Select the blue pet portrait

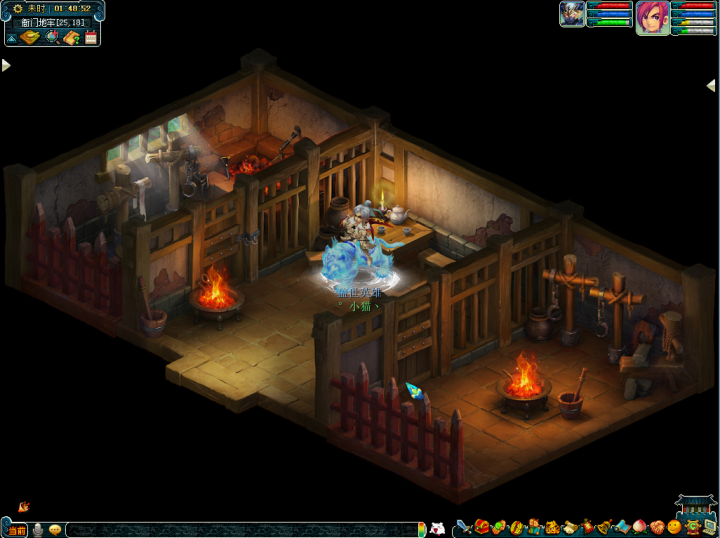[572, 14]
